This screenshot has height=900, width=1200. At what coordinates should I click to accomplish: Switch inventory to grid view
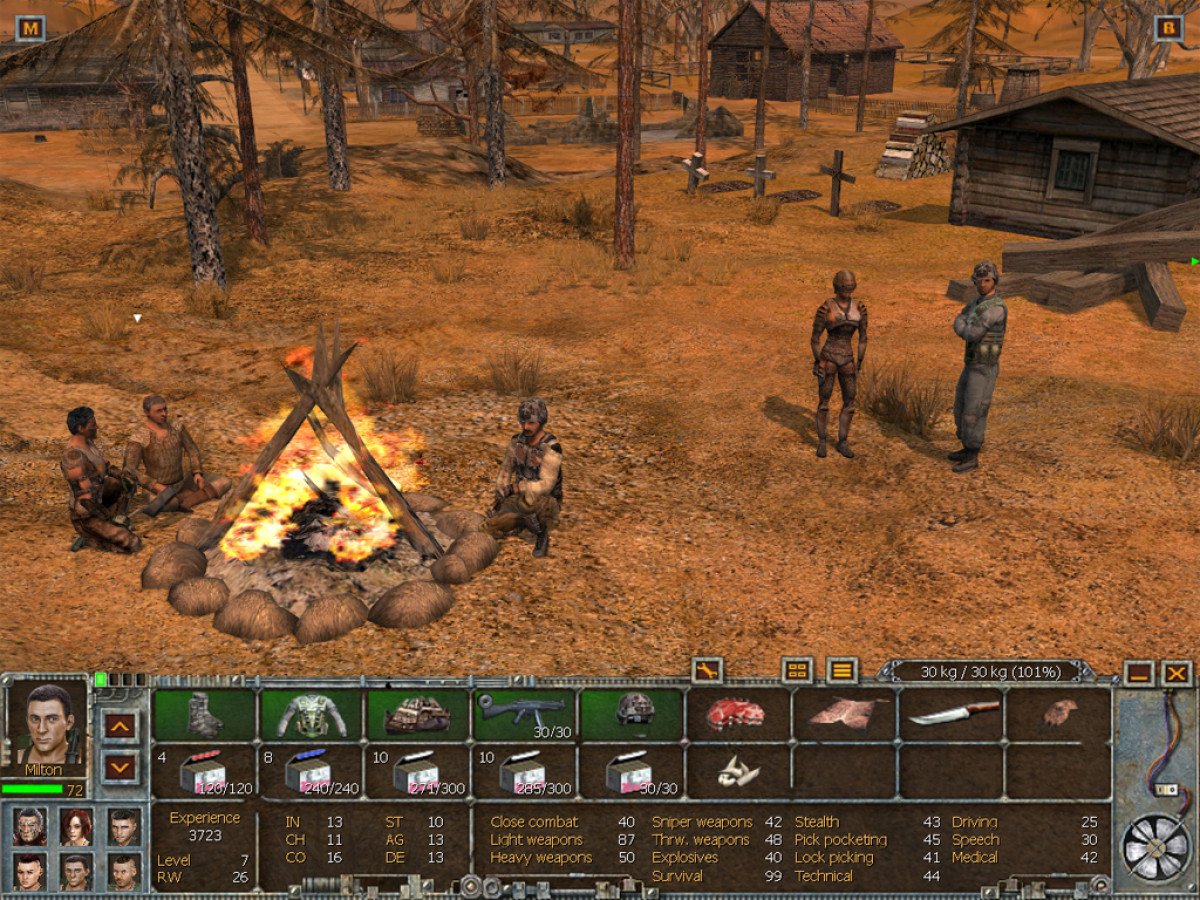(x=797, y=671)
